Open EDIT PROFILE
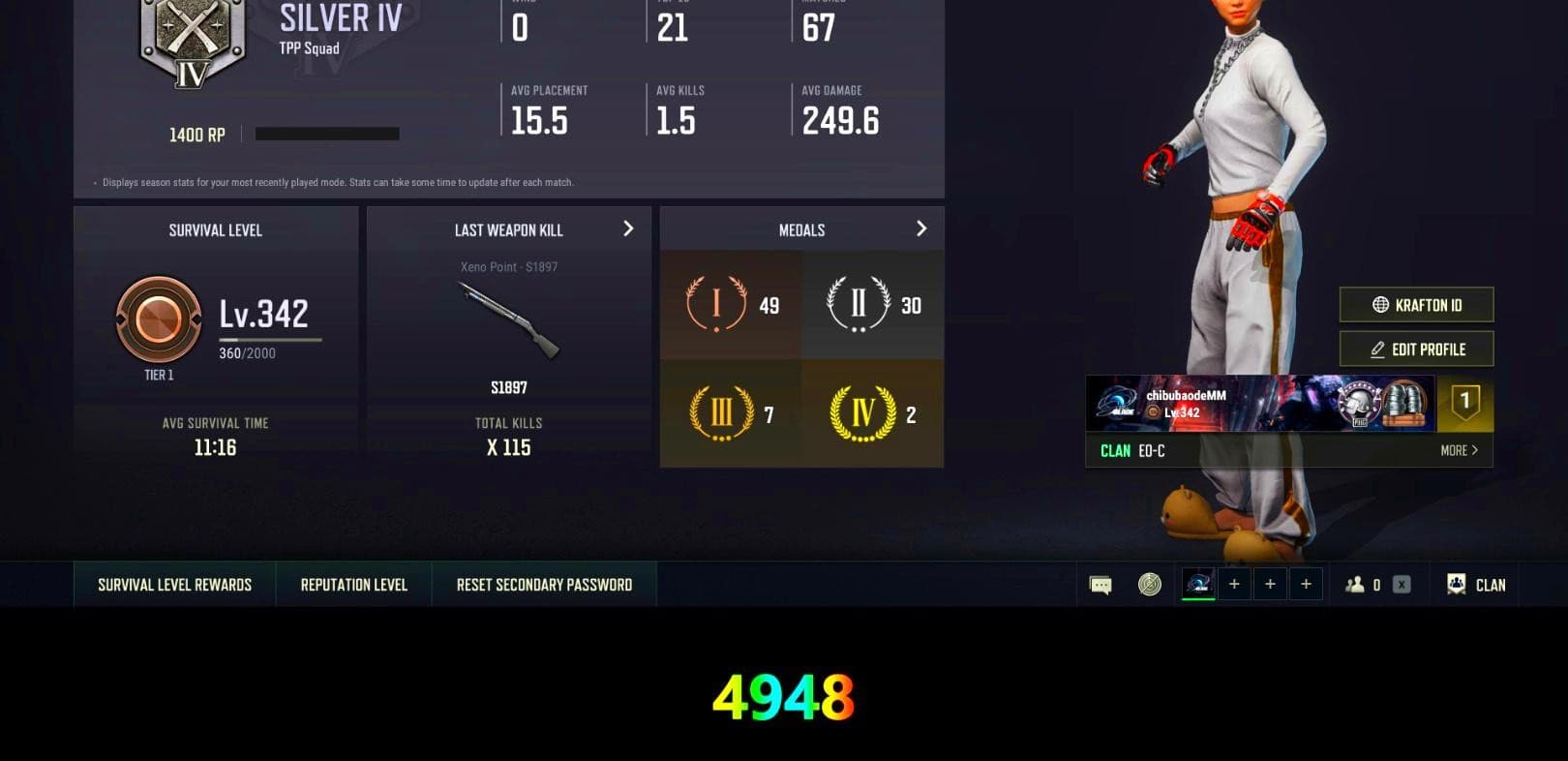The height and width of the screenshot is (761, 1568). 1416,349
